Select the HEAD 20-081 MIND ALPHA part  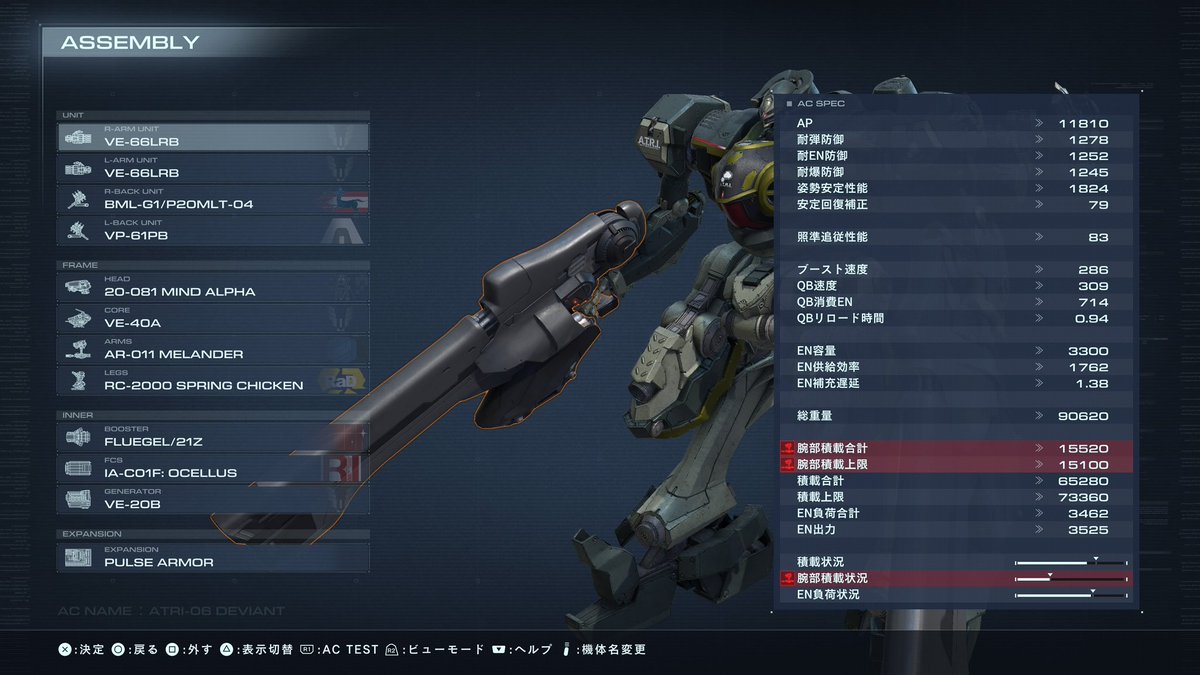click(213, 286)
